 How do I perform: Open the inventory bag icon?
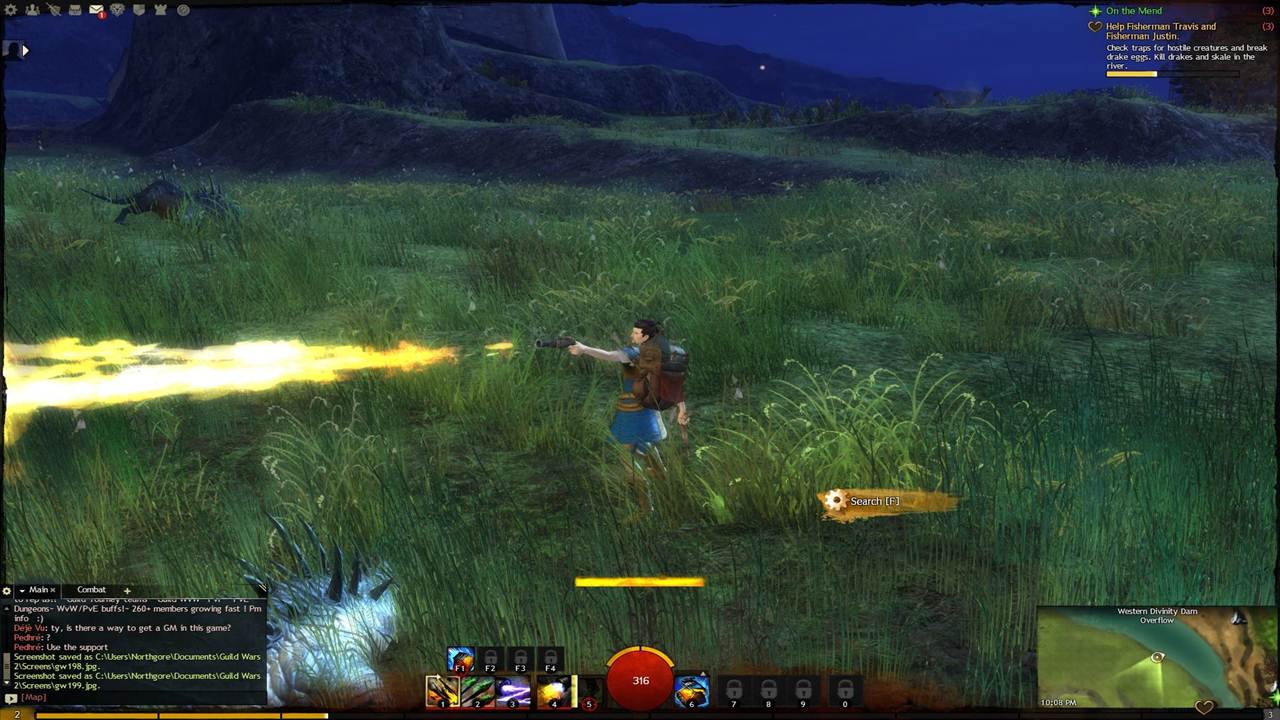75,10
